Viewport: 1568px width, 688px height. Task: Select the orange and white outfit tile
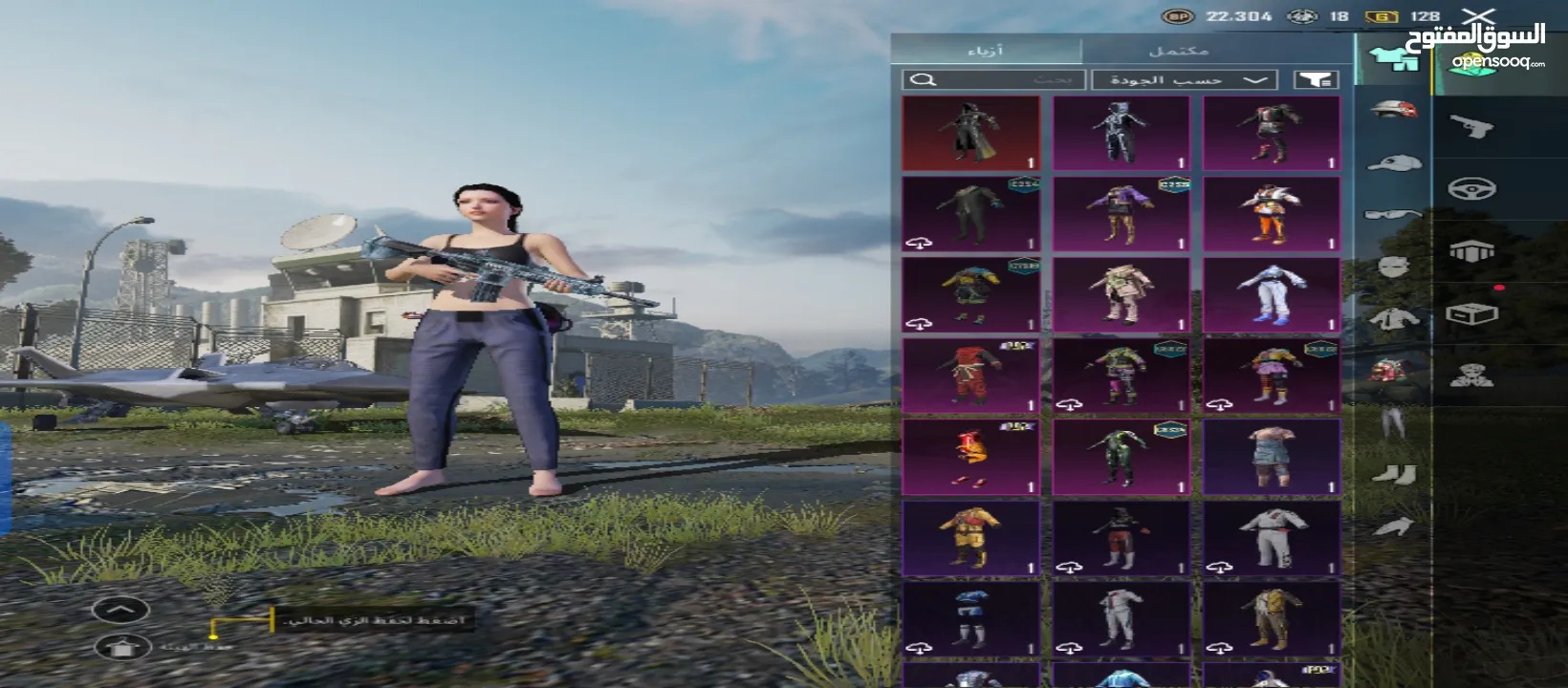tap(1271, 214)
